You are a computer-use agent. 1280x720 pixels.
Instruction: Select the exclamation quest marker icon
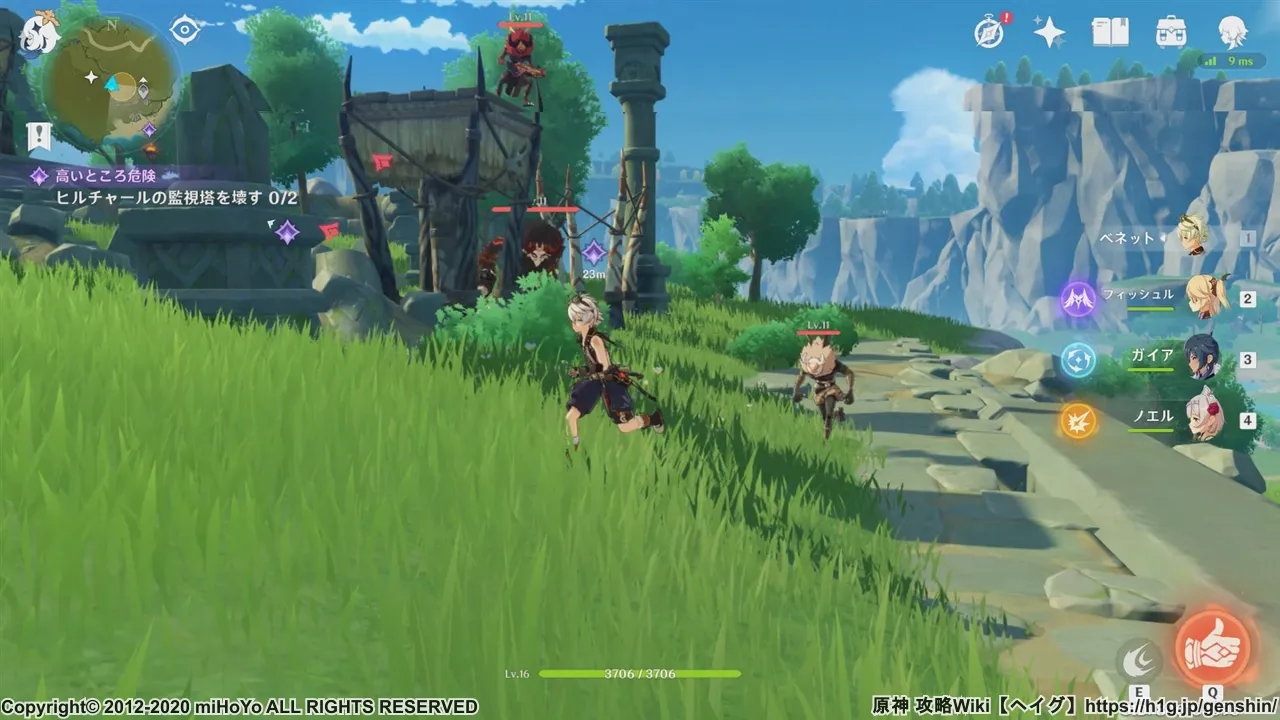pyautogui.click(x=40, y=137)
